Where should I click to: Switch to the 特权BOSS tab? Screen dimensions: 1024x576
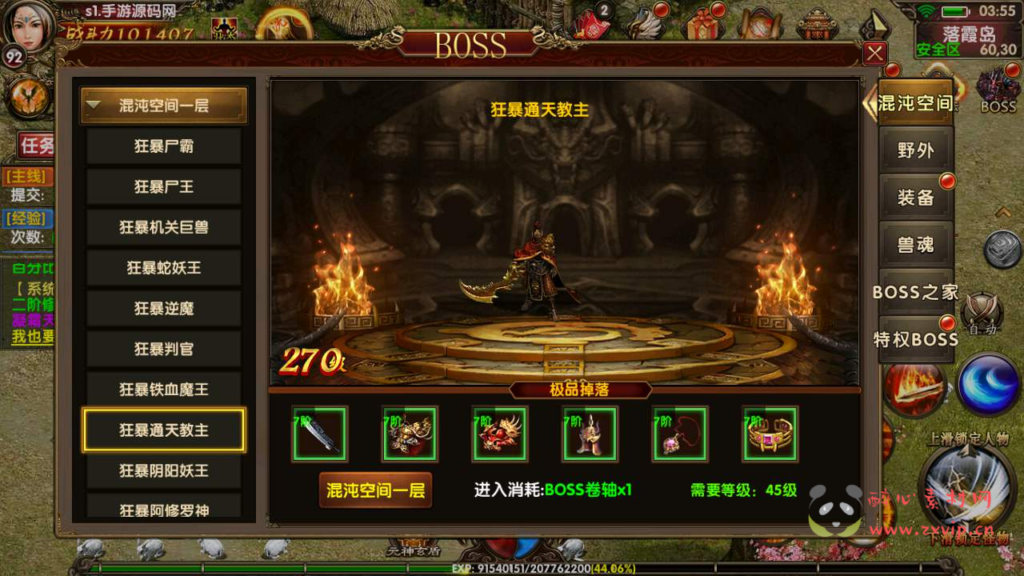(x=915, y=339)
